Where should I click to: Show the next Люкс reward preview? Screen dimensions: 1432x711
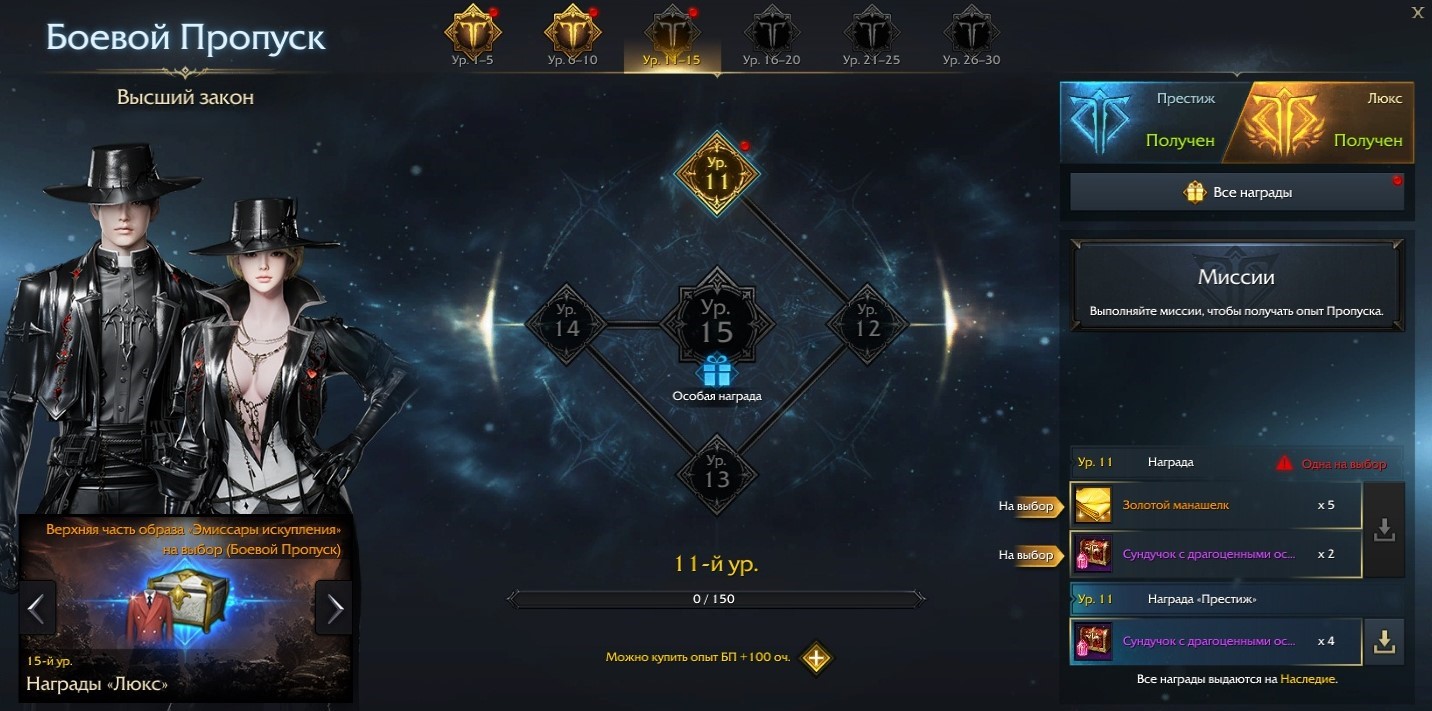334,607
